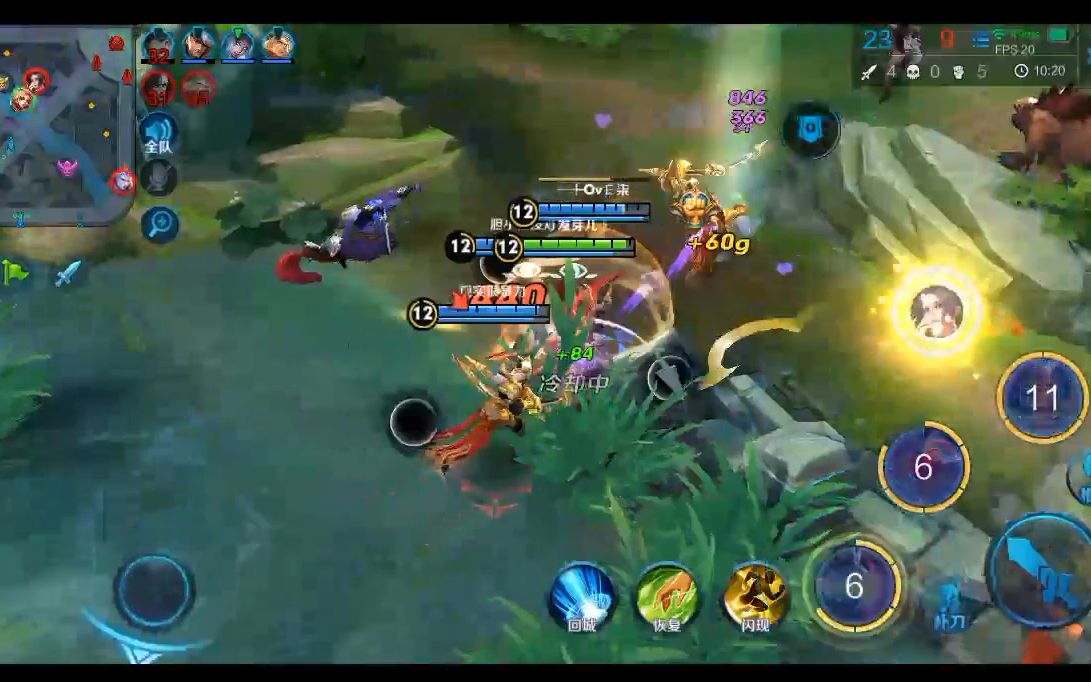This screenshot has width=1091, height=682.
Task: Select the glowing hero portrait target
Action: [936, 312]
